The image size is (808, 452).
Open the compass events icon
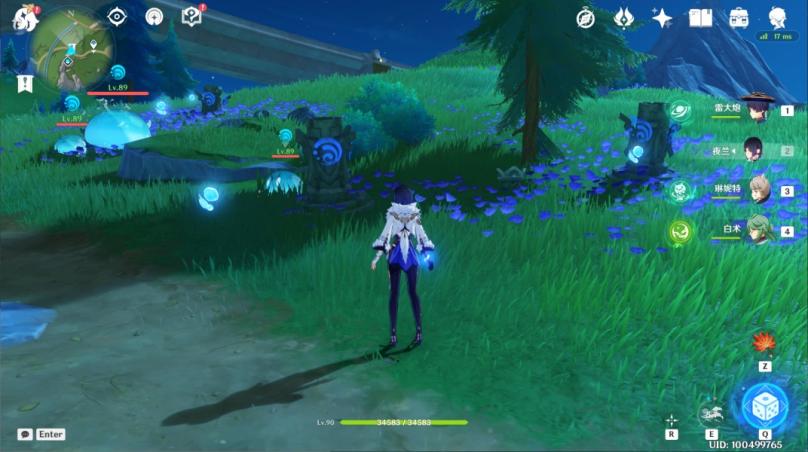tap(586, 18)
